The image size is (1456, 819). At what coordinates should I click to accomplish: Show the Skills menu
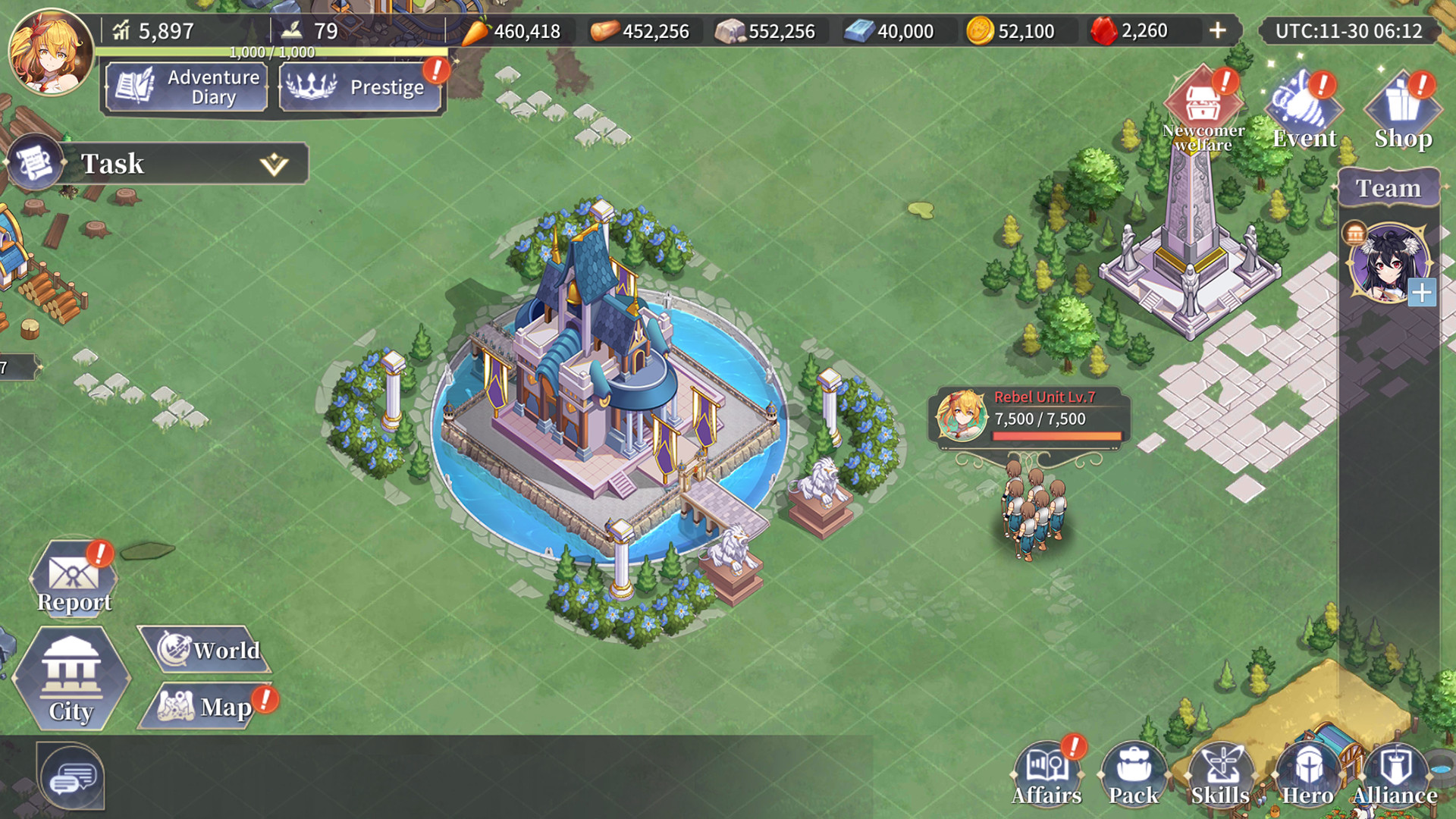[x=1220, y=775]
